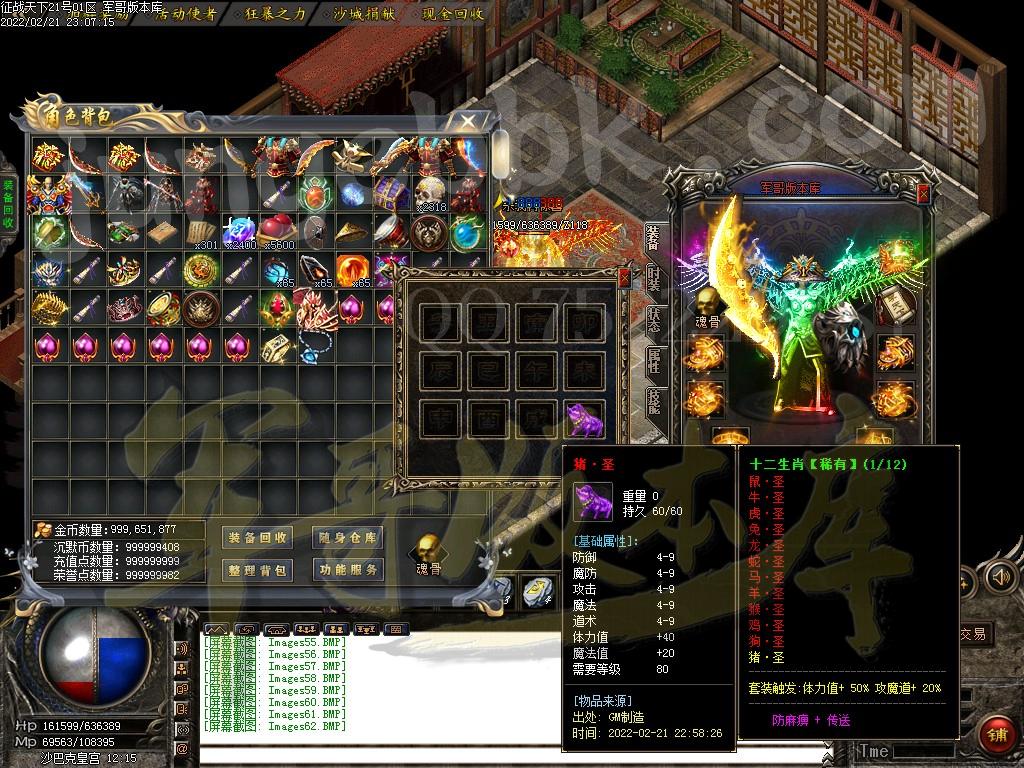This screenshot has height=768, width=1024.
Task: Open the 现金回收 top menu entry
Action: point(453,14)
